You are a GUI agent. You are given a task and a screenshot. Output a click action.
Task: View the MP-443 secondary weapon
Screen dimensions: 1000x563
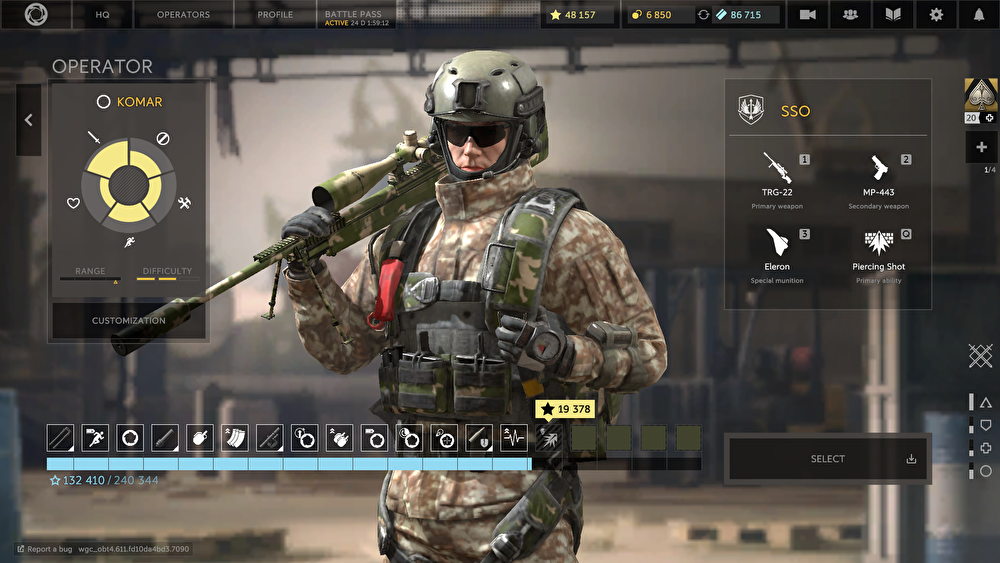tap(878, 175)
